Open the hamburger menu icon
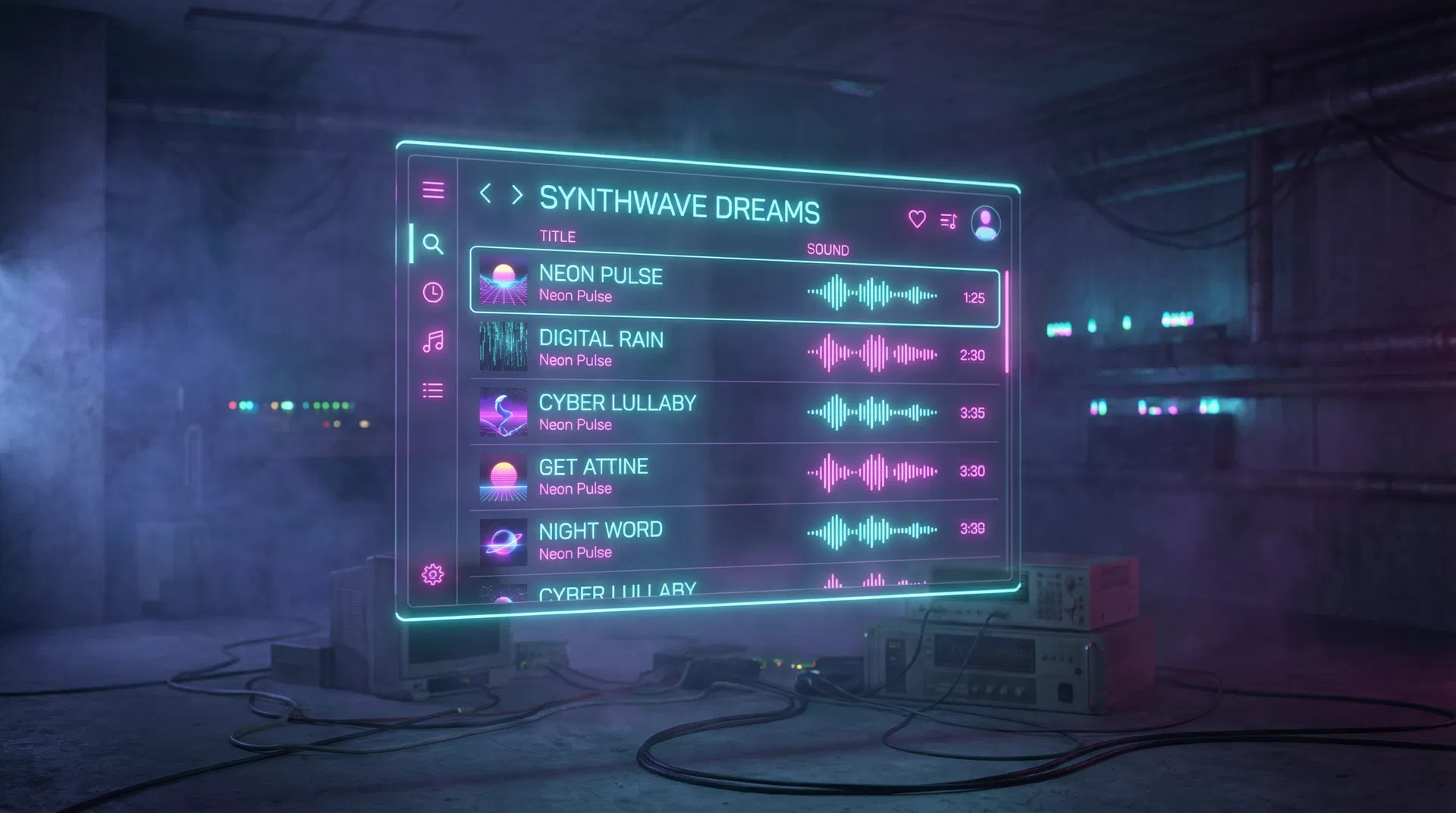This screenshot has height=813, width=1456. [x=433, y=190]
